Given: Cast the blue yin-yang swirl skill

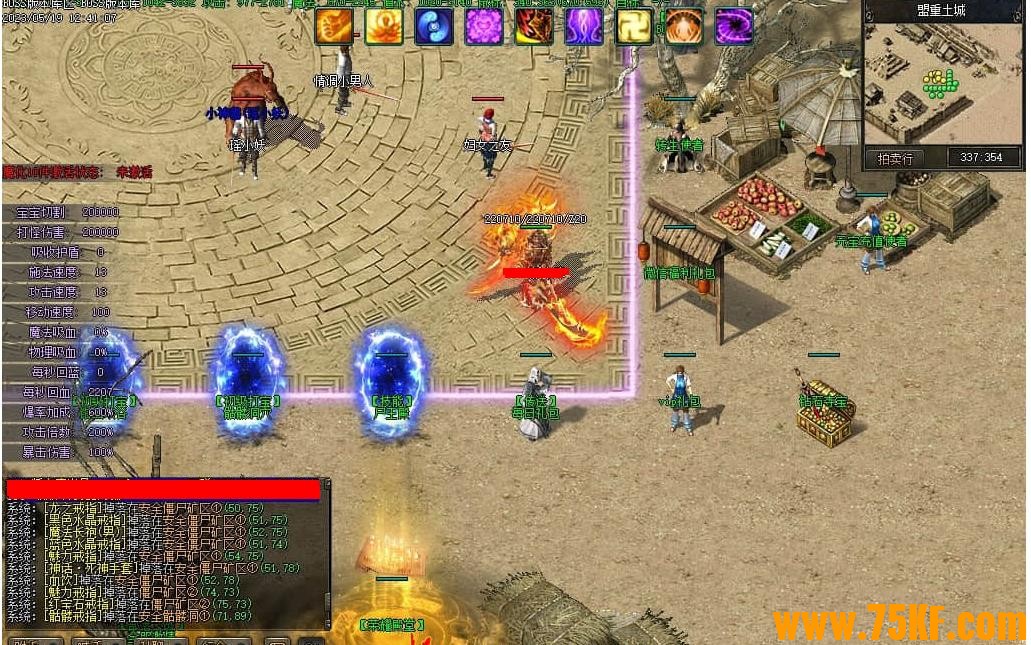Looking at the screenshot, I should pyautogui.click(x=434, y=27).
